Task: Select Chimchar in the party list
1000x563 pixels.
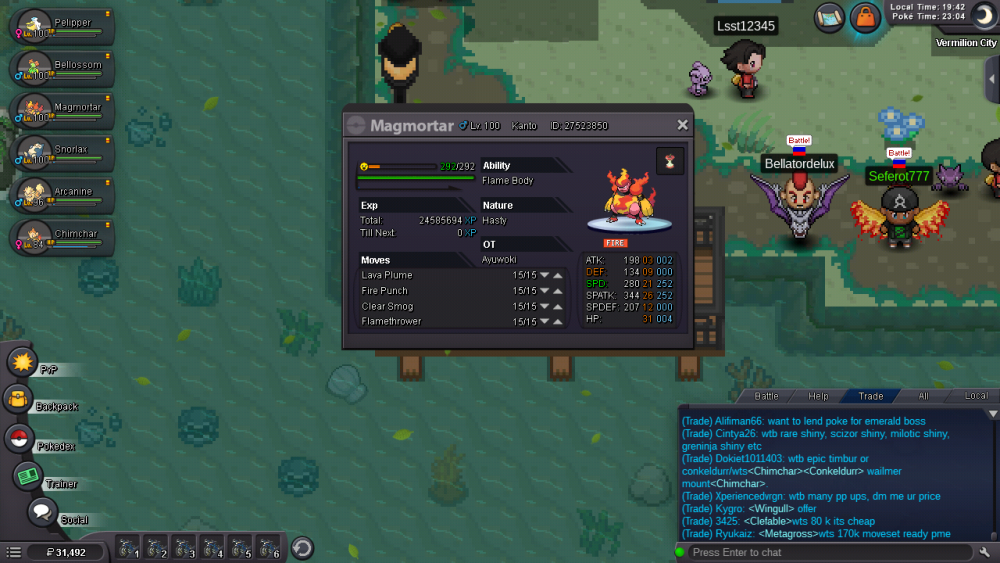Action: pyautogui.click(x=60, y=237)
